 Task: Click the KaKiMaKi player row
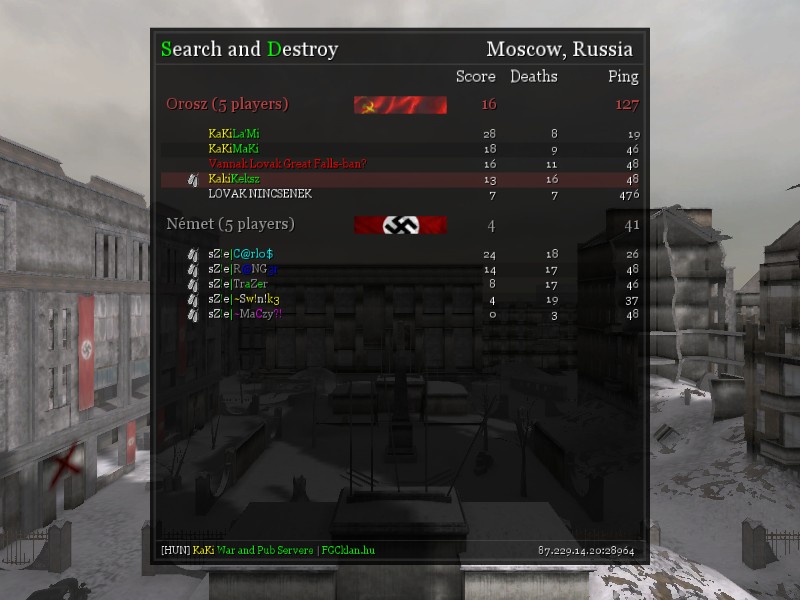click(234, 148)
